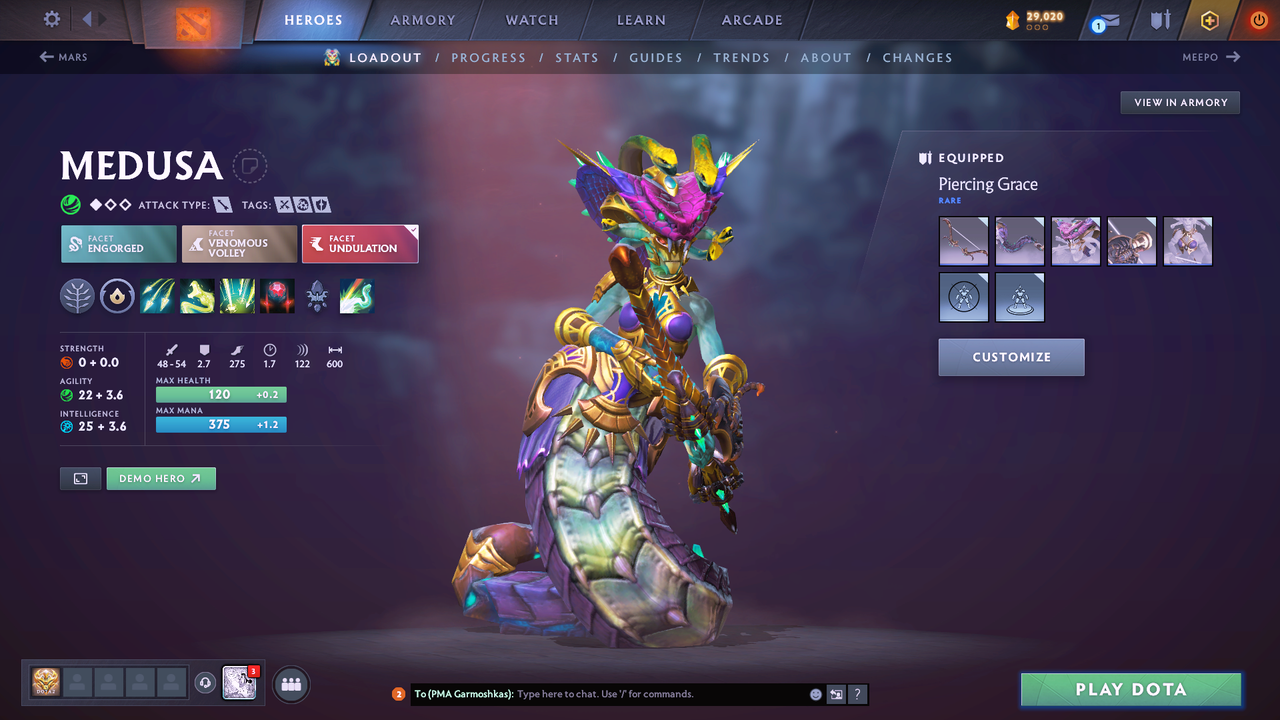The width and height of the screenshot is (1280, 720).
Task: Select the Mystic Snake ability icon
Action: pos(197,295)
